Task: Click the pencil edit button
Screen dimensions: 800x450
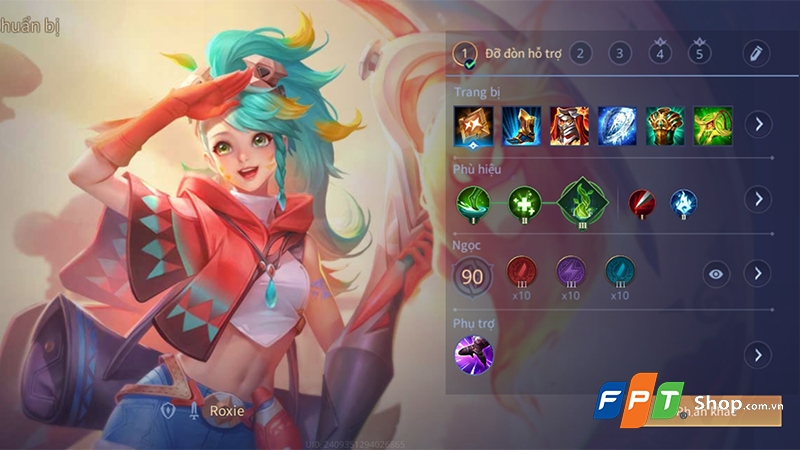Action: pyautogui.click(x=757, y=53)
